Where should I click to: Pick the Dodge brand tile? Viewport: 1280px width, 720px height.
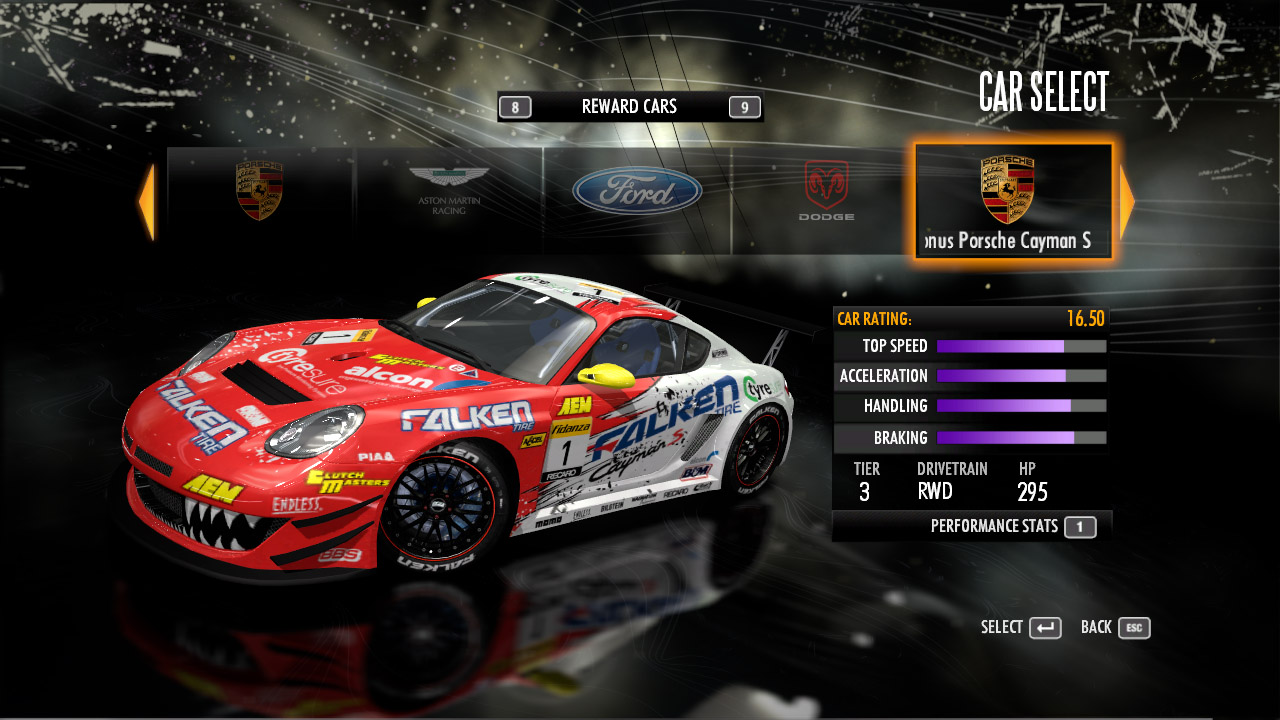(x=826, y=200)
